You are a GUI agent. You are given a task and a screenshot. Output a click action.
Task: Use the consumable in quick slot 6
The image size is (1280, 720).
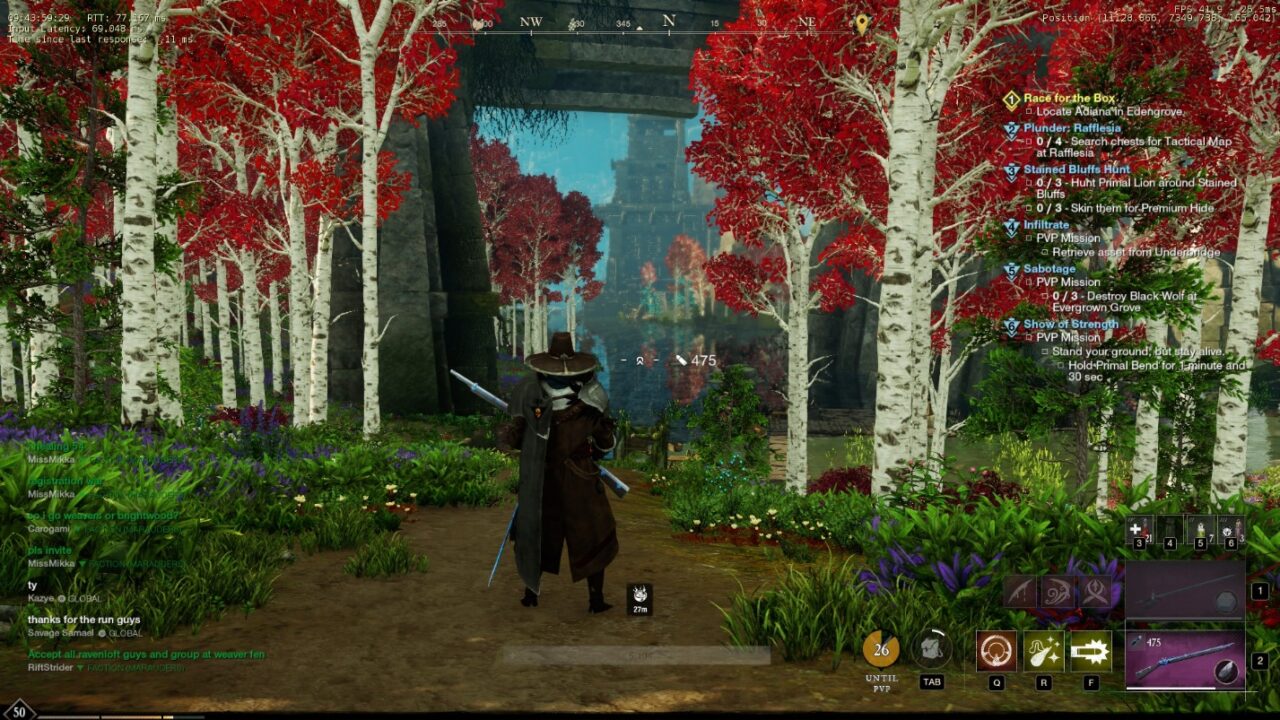(x=1231, y=529)
